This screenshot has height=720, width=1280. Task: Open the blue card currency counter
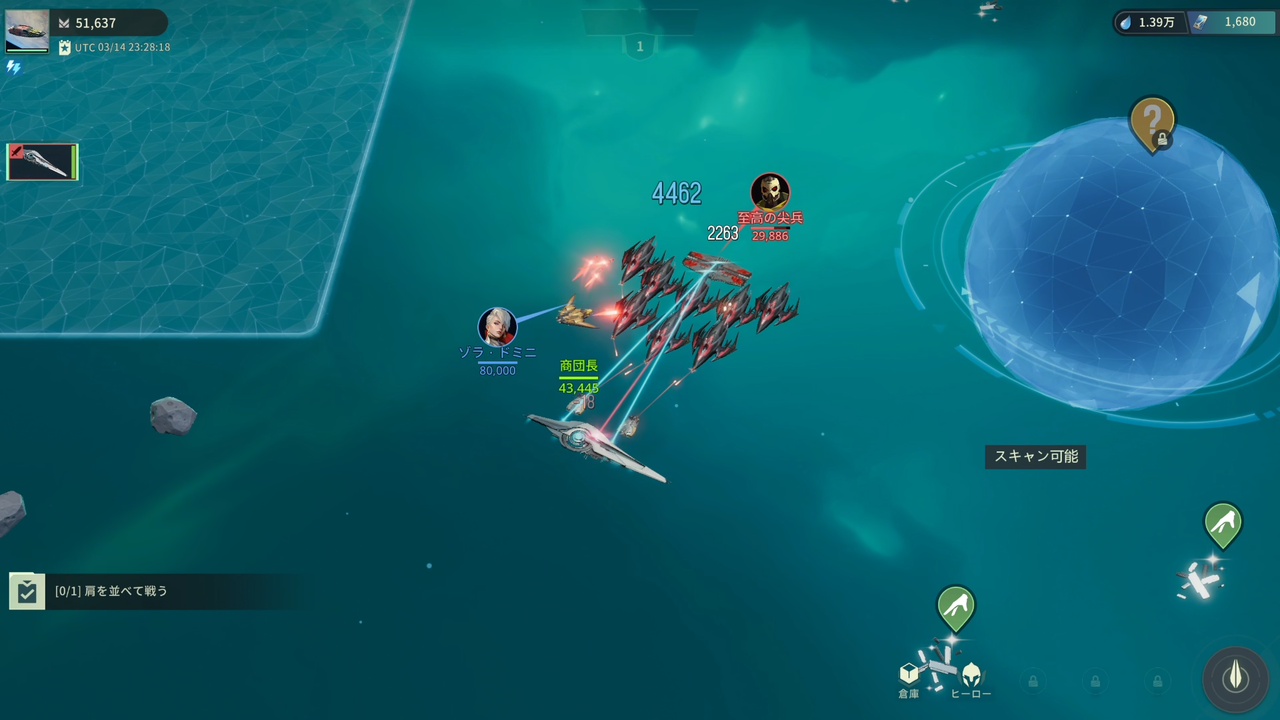[1232, 22]
